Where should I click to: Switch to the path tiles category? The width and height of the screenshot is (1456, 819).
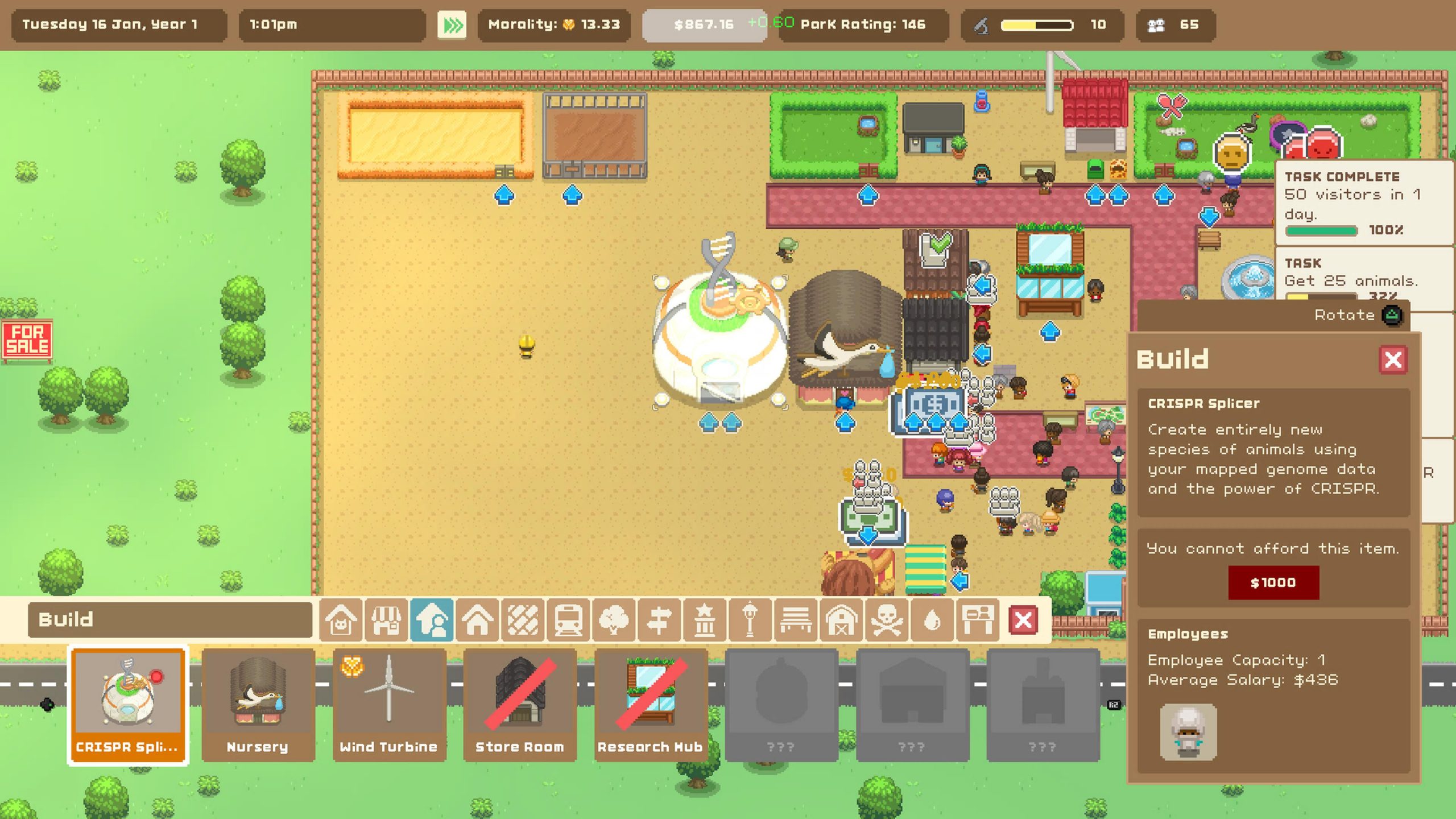coord(523,619)
